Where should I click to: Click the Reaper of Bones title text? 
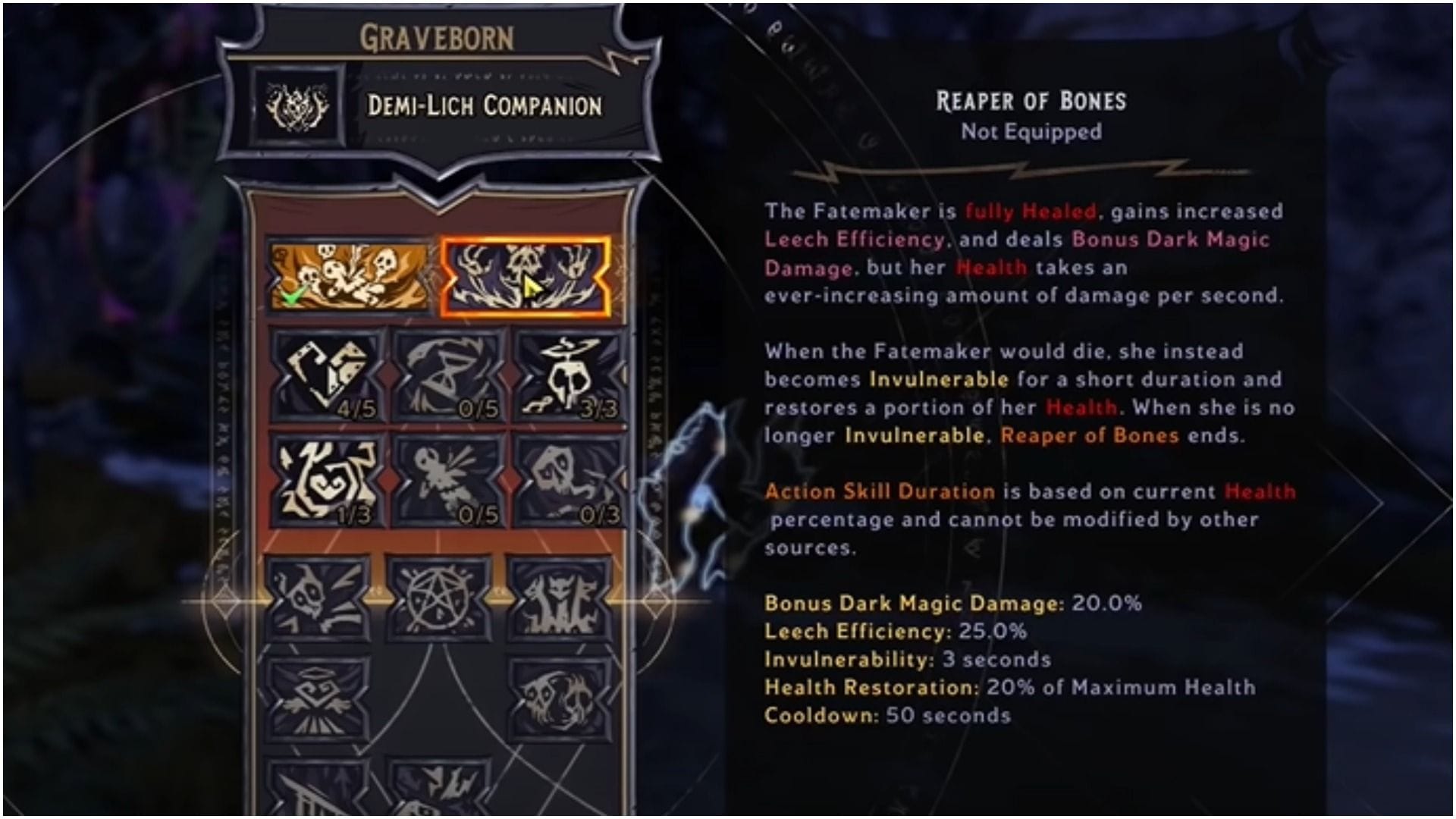(x=1030, y=101)
